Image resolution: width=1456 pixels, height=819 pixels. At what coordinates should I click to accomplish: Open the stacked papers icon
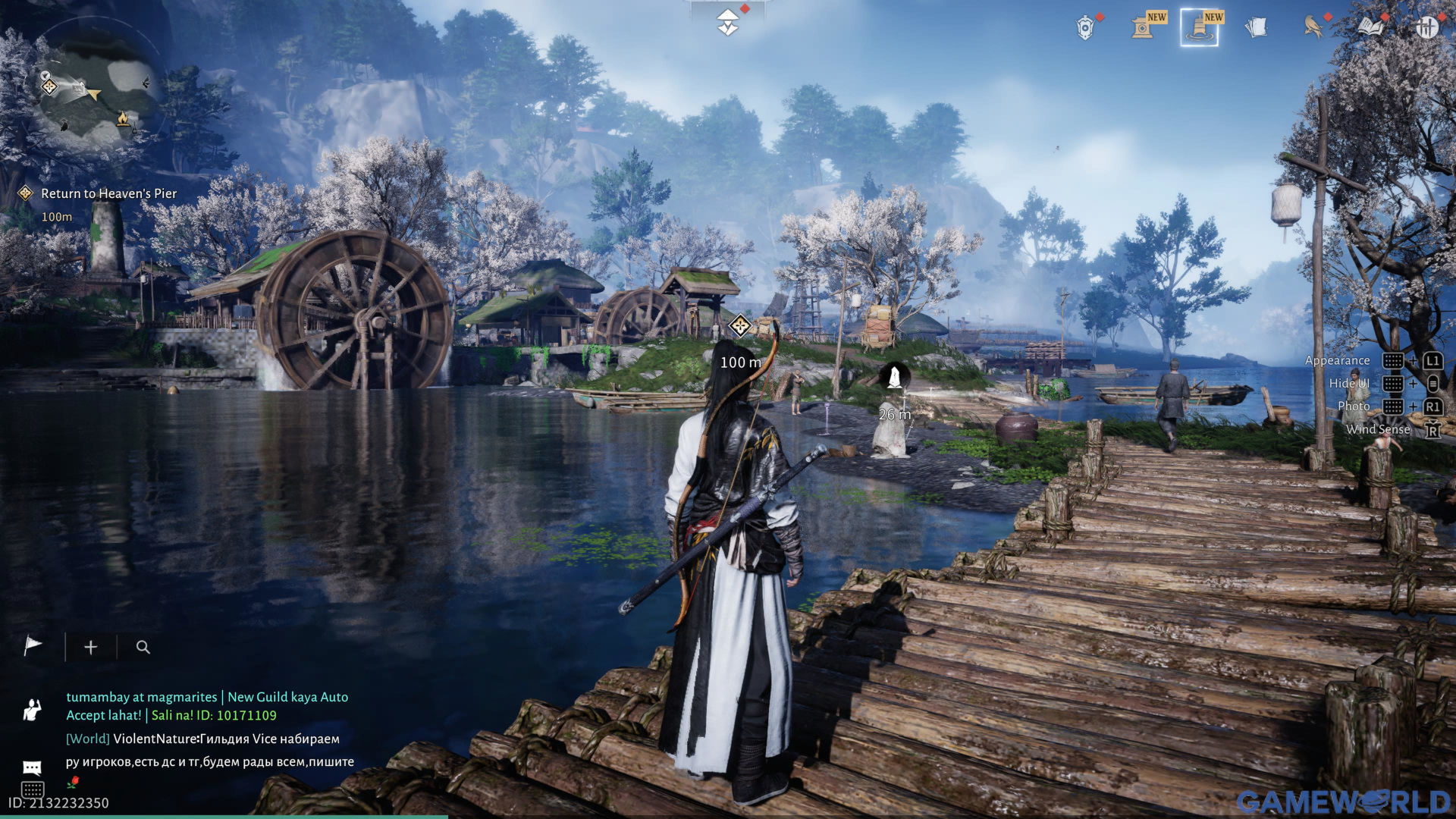pos(1256,27)
